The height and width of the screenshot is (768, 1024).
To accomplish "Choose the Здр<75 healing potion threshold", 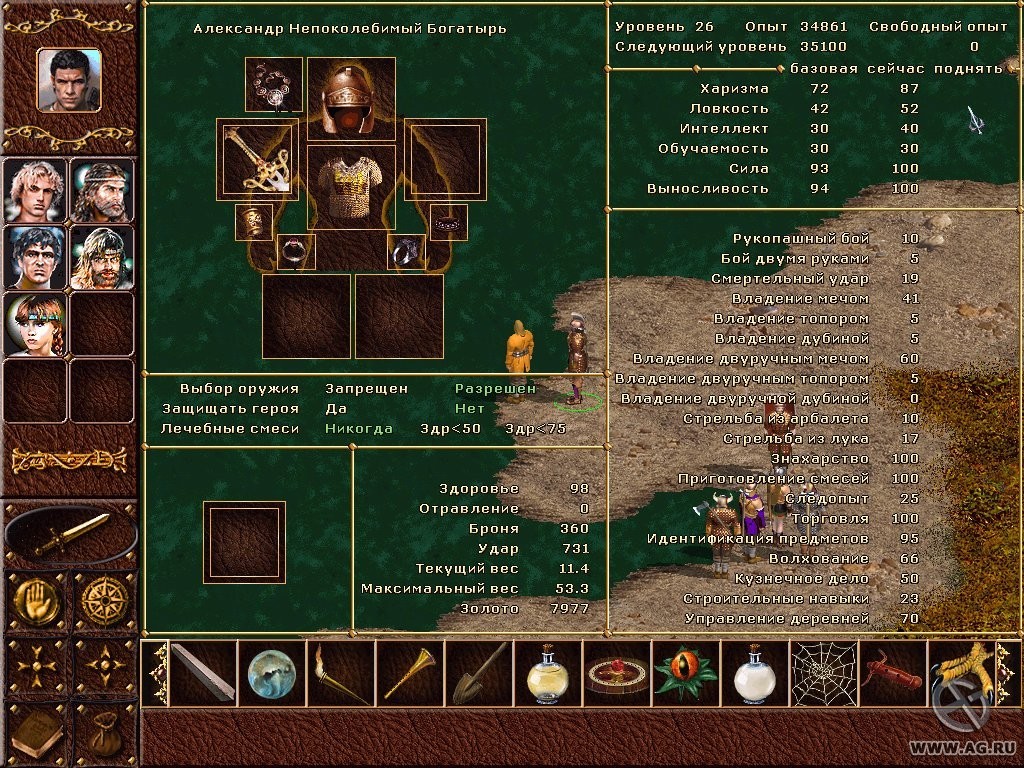I will (x=536, y=428).
